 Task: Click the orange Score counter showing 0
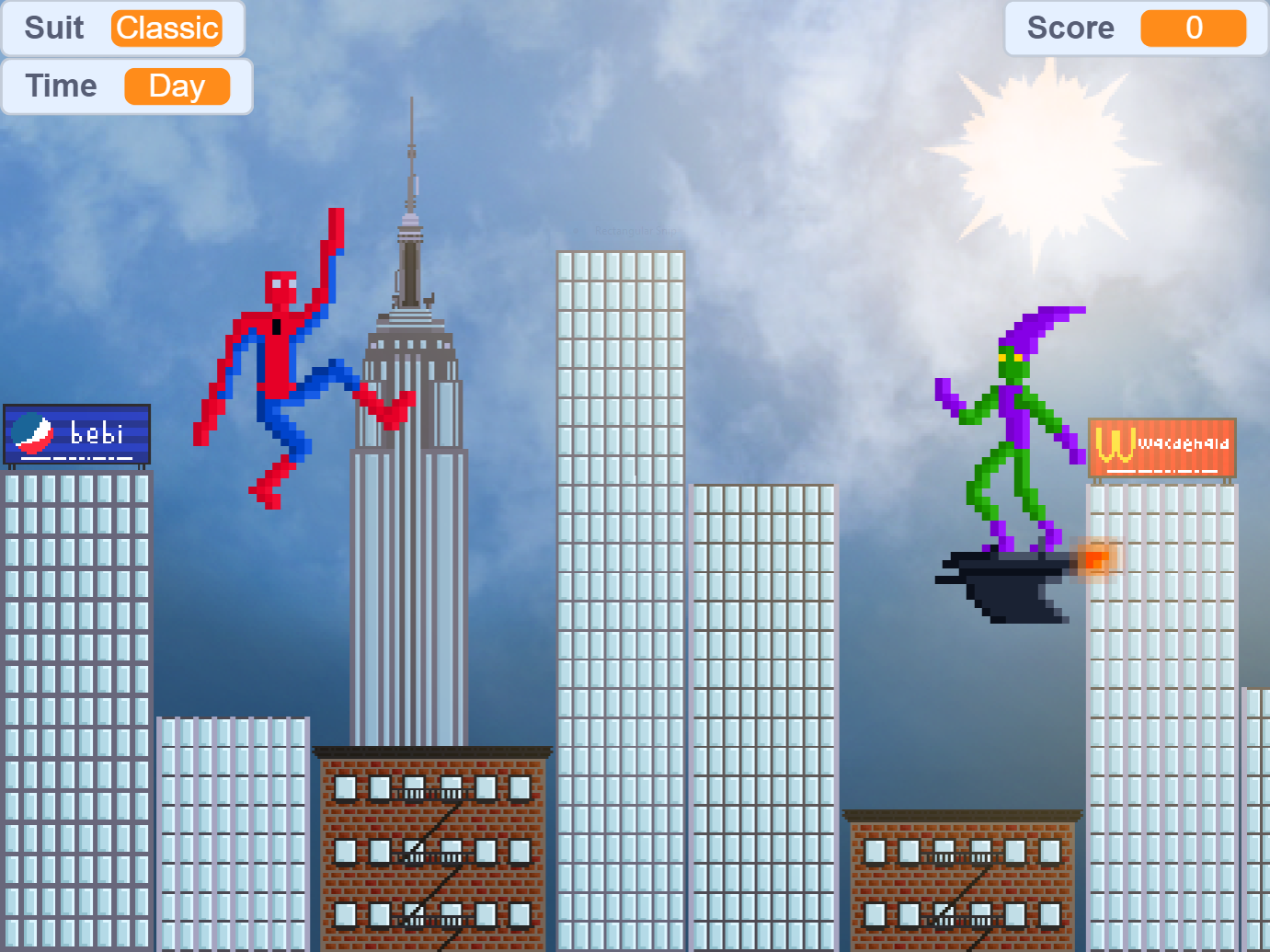(x=1193, y=29)
